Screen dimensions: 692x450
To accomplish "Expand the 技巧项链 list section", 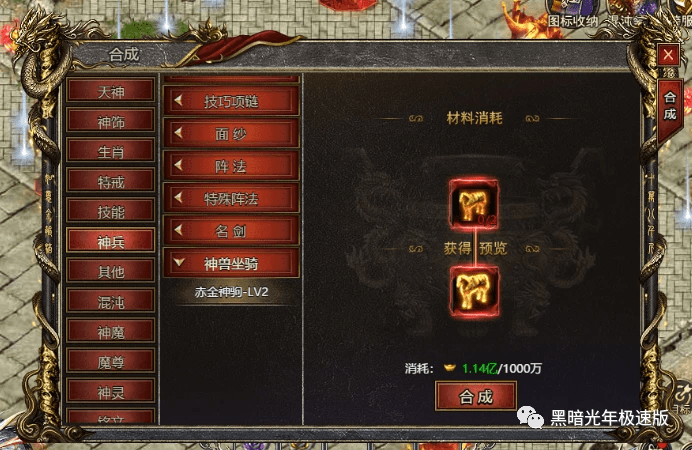I will click(x=232, y=100).
